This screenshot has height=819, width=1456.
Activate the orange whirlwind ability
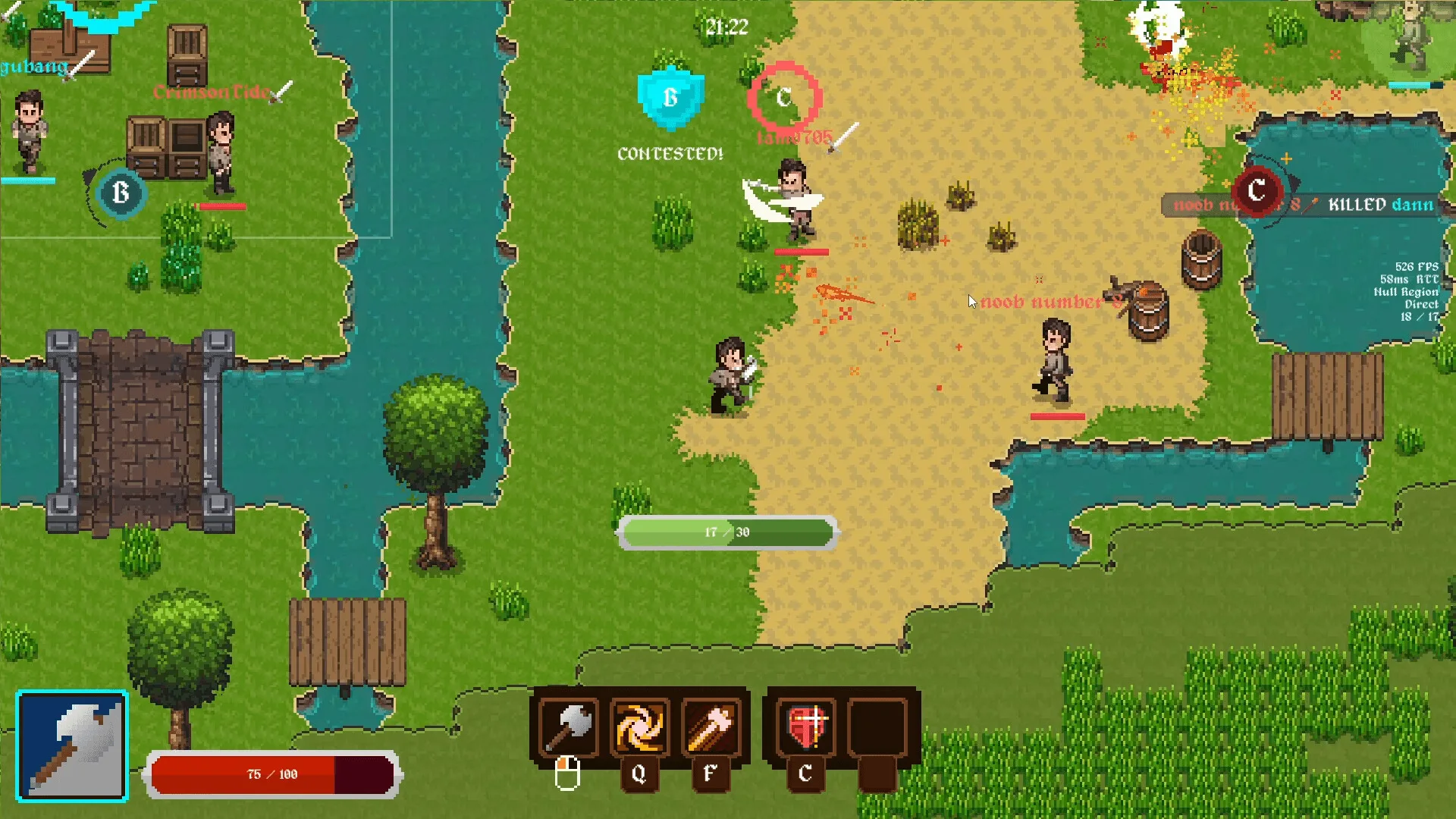(x=639, y=726)
